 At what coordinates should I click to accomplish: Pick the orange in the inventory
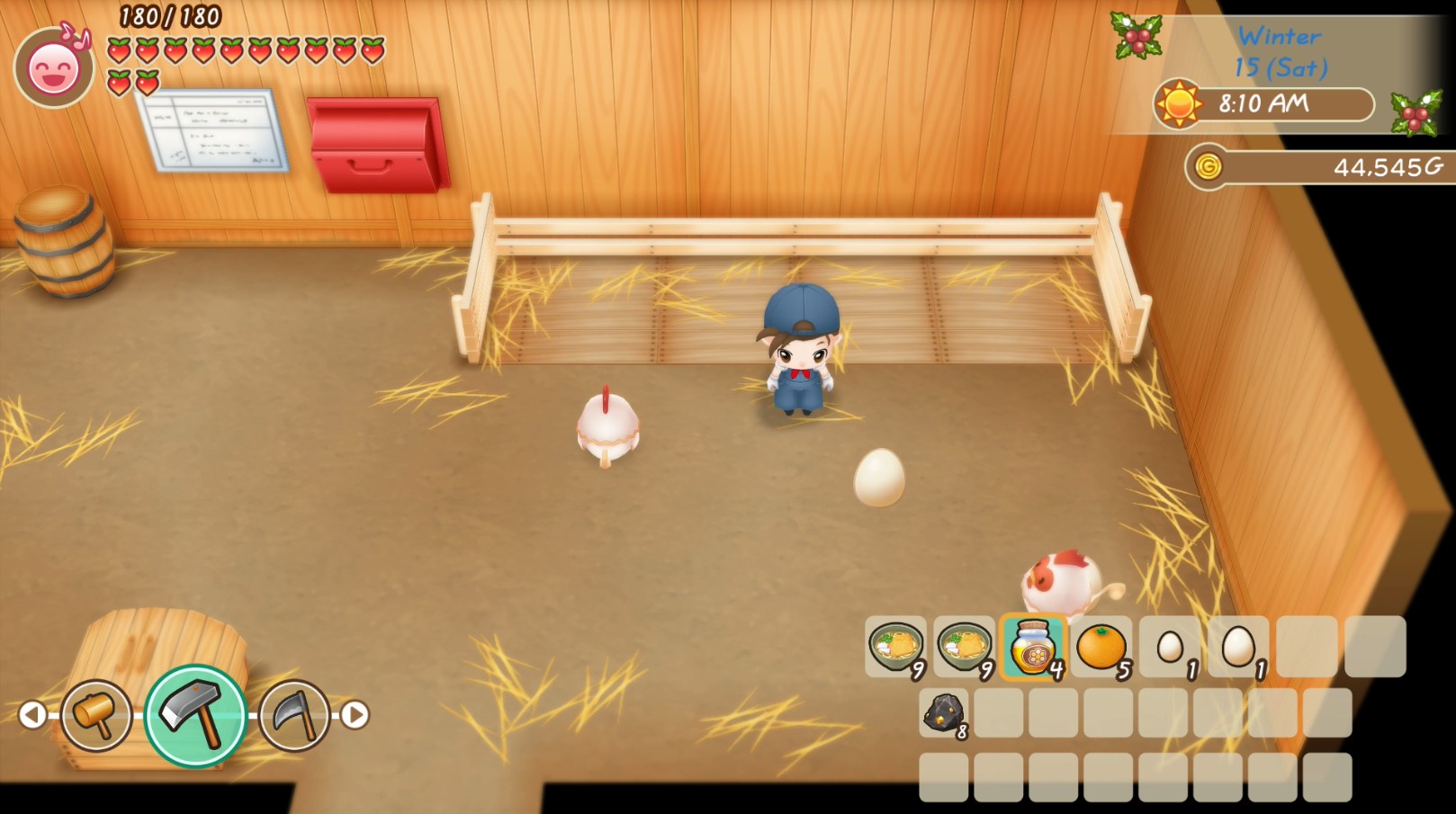(1101, 647)
